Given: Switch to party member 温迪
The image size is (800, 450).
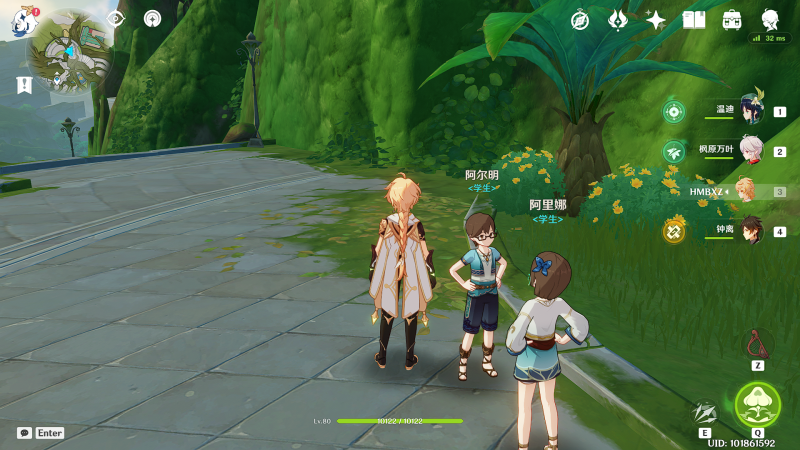Looking at the screenshot, I should [x=751, y=111].
